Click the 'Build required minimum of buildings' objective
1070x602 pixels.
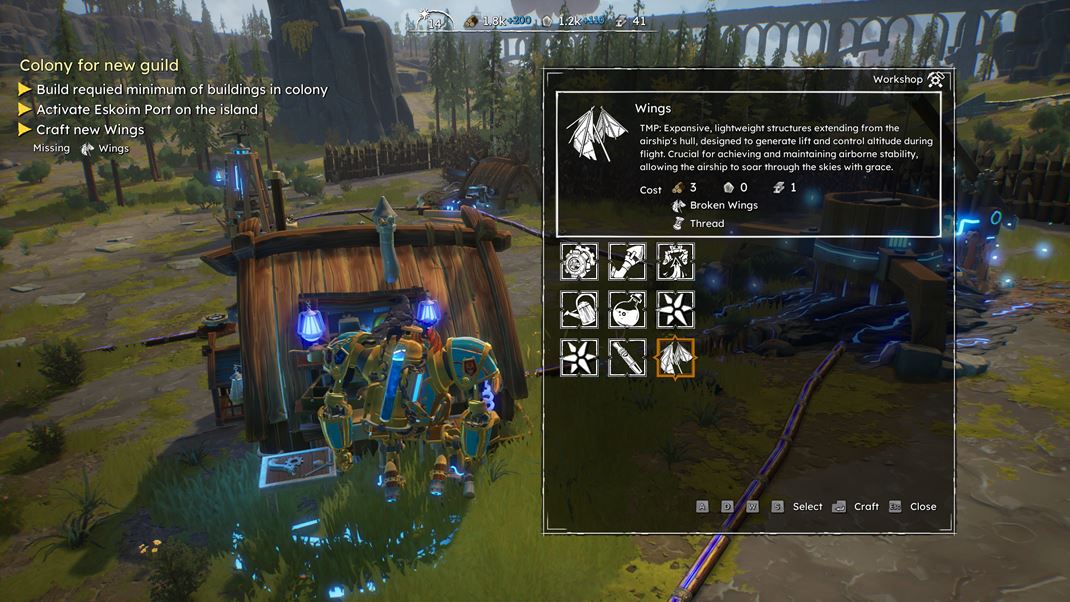pyautogui.click(x=181, y=90)
